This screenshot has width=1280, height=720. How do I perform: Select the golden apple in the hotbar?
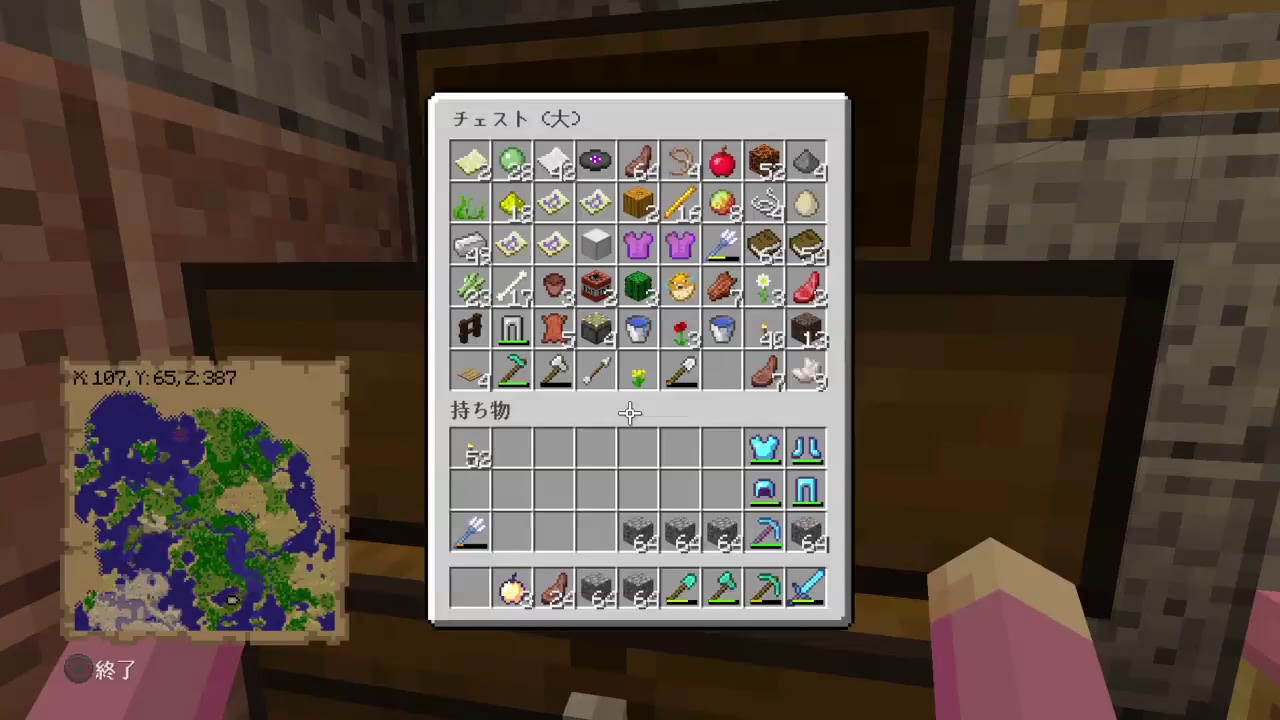[x=513, y=589]
